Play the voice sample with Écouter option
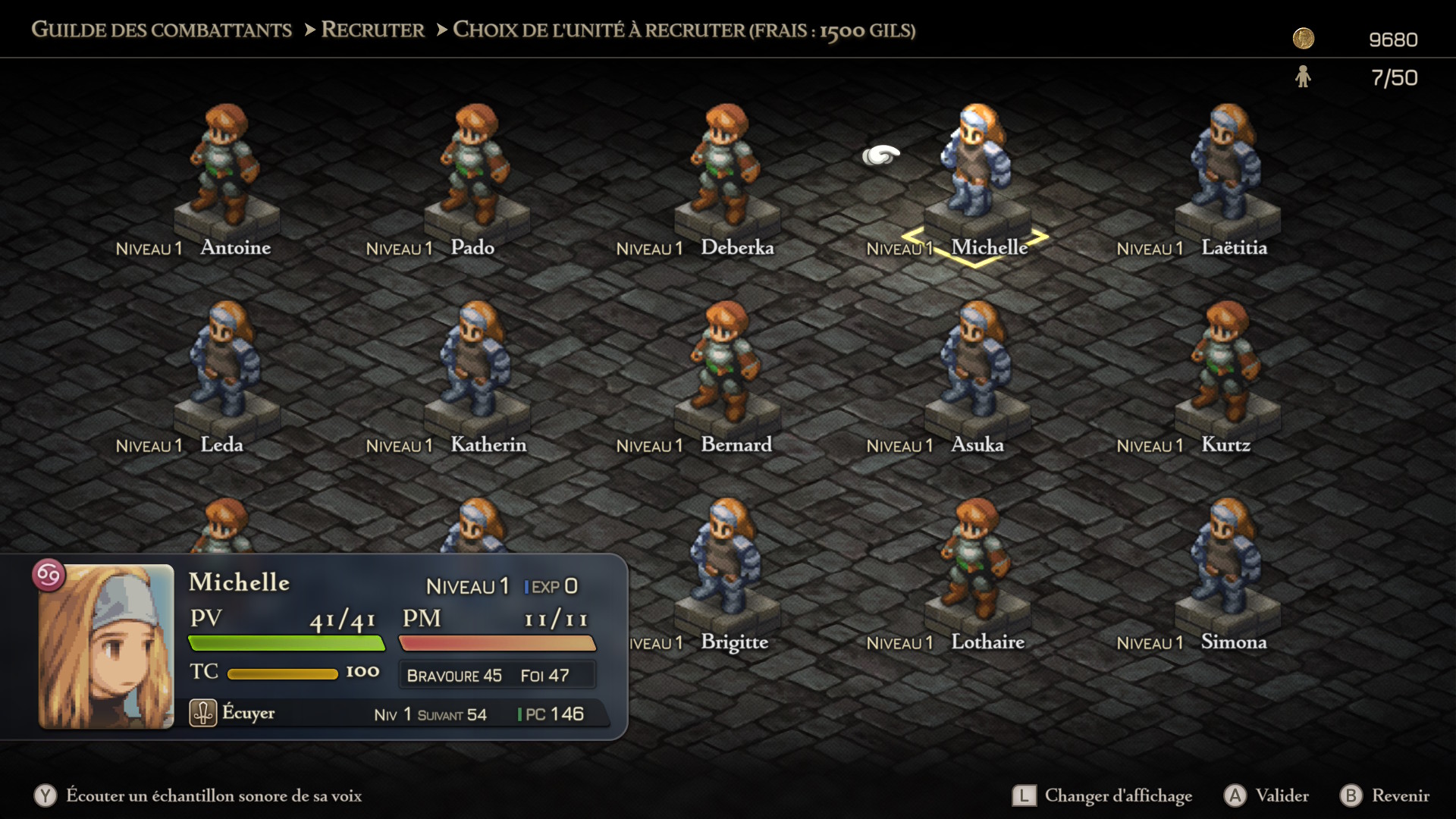This screenshot has height=819, width=1456. pyautogui.click(x=199, y=795)
